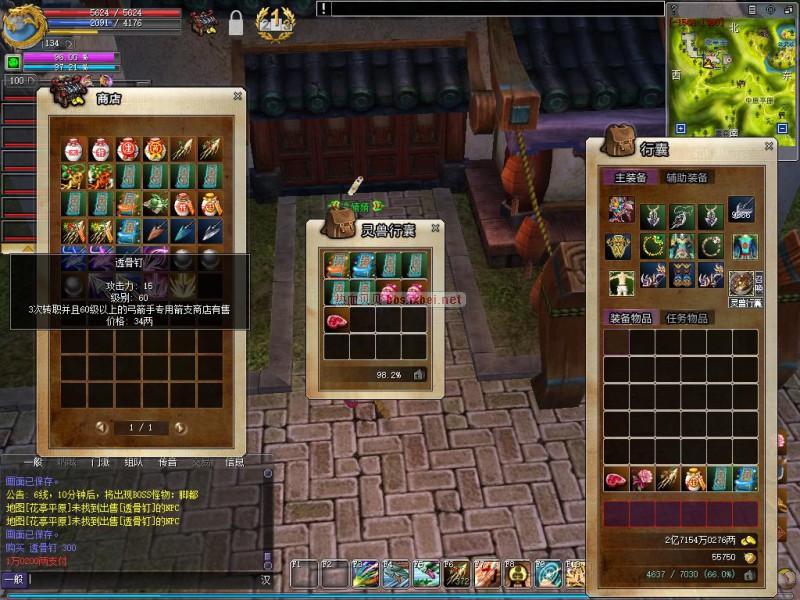Go to the next shop page
The width and height of the screenshot is (800, 600).
(180, 427)
